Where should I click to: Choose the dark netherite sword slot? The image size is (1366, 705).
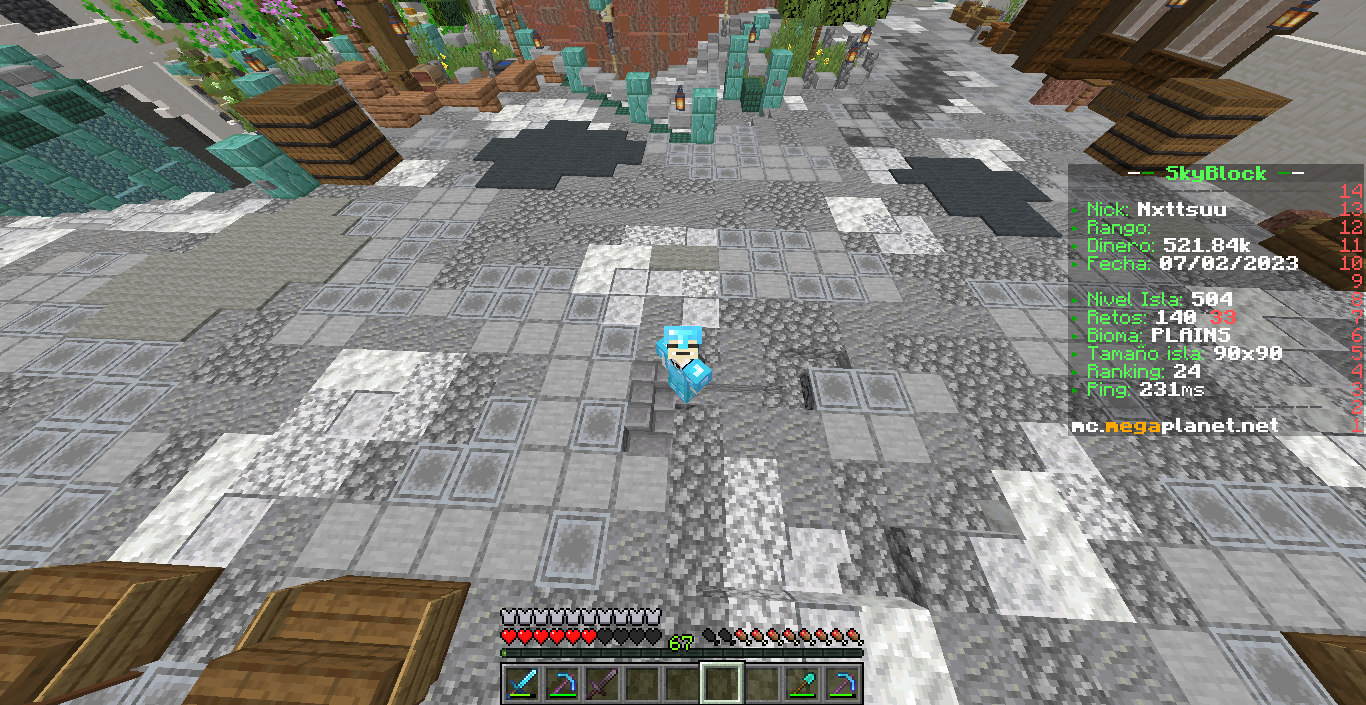point(602,684)
